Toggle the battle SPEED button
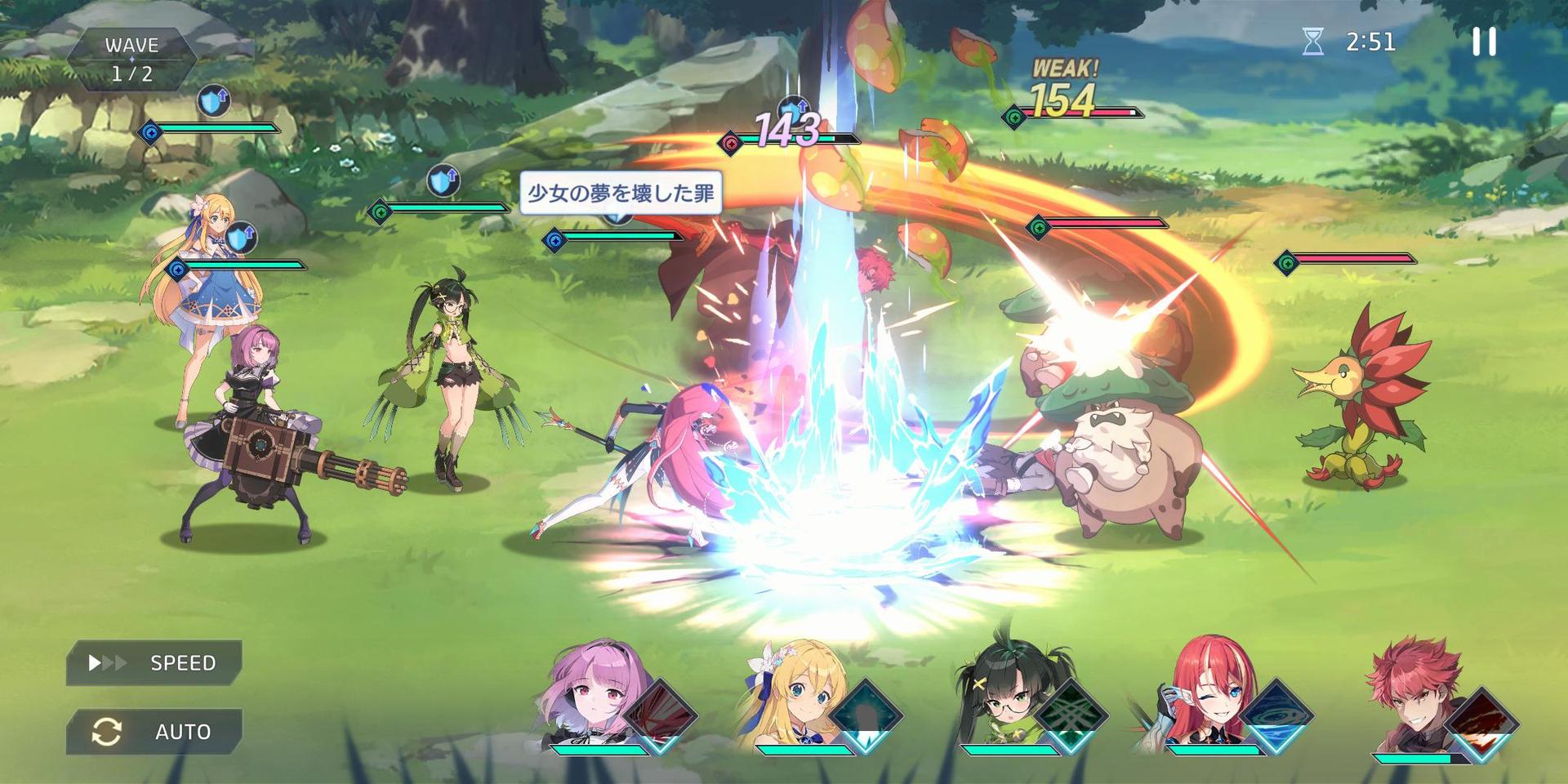 [x=154, y=662]
